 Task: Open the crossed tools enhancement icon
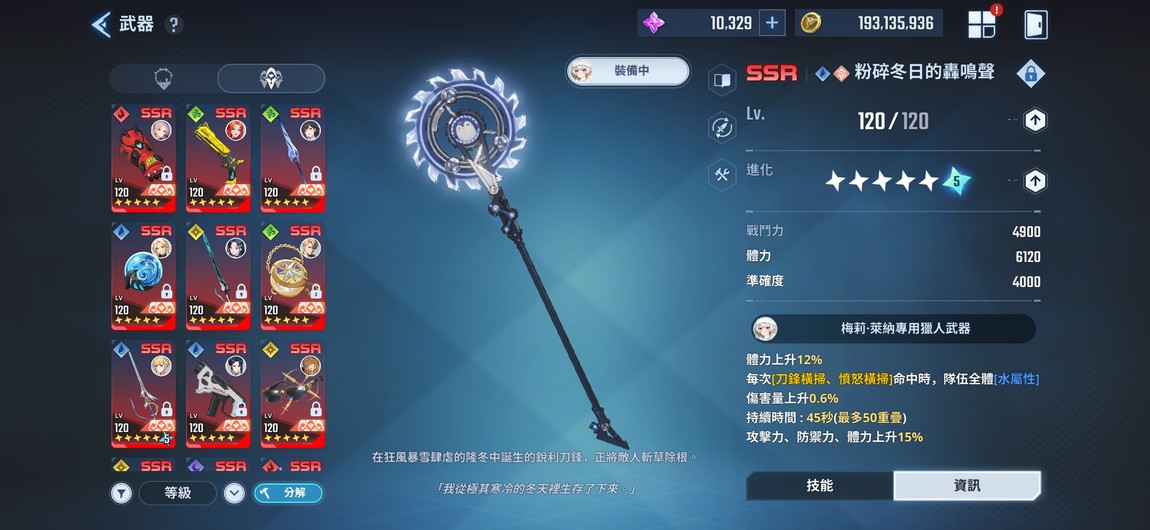722,174
